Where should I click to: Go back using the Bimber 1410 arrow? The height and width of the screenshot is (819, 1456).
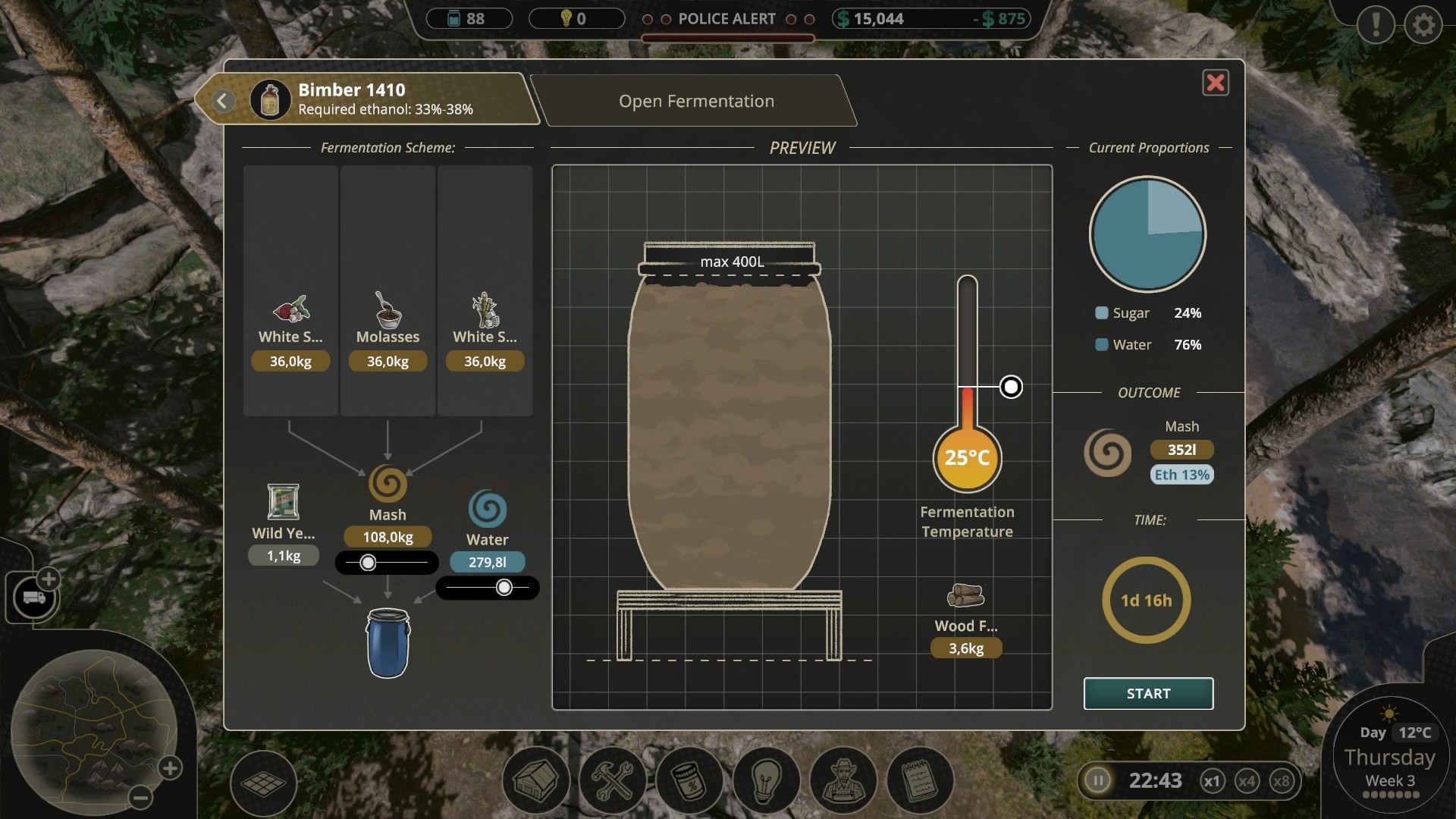coord(223,101)
